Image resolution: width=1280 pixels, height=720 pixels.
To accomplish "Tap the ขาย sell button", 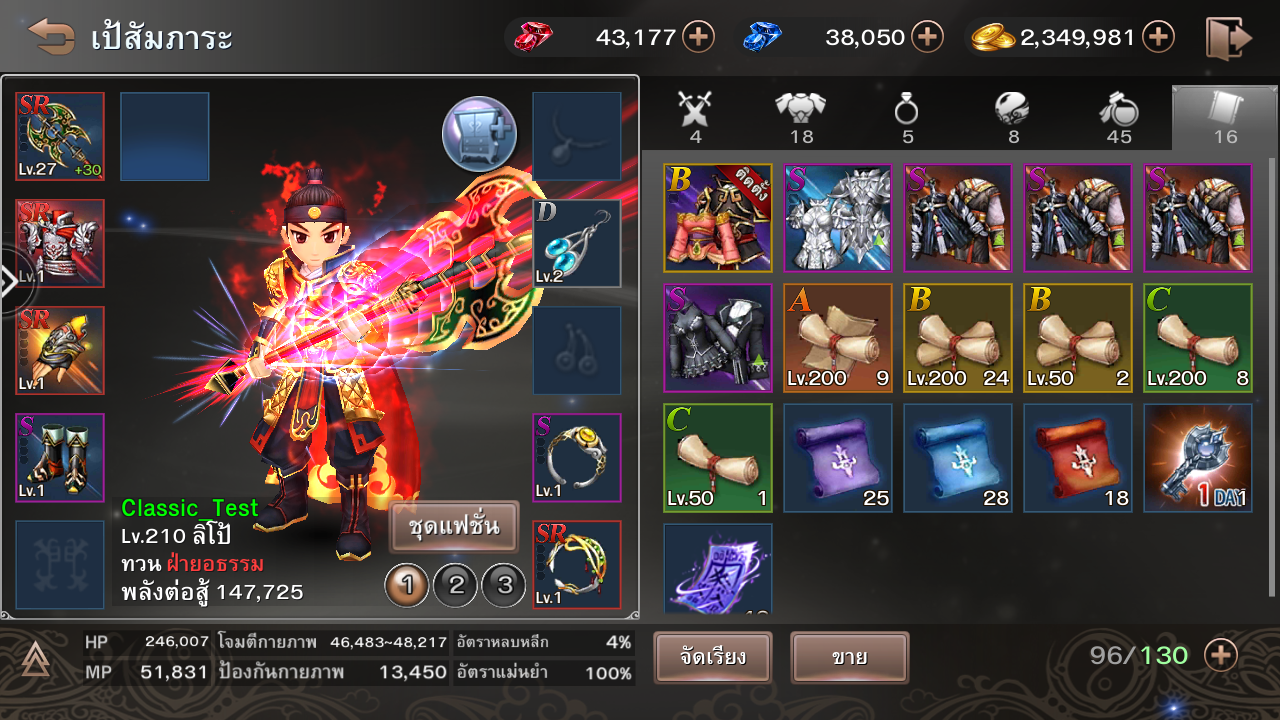I will (x=849, y=658).
